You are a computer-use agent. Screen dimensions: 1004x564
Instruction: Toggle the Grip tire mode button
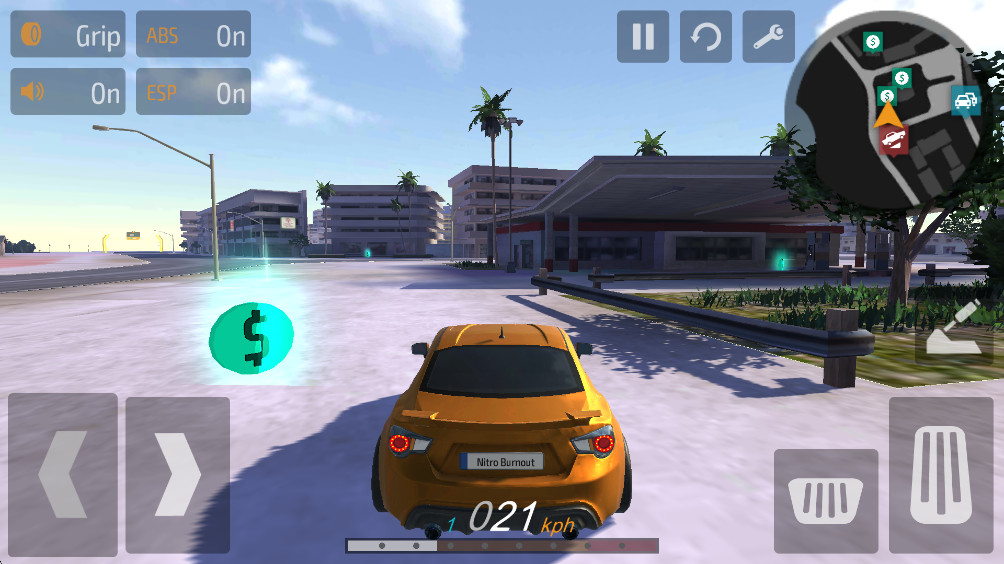(x=68, y=35)
